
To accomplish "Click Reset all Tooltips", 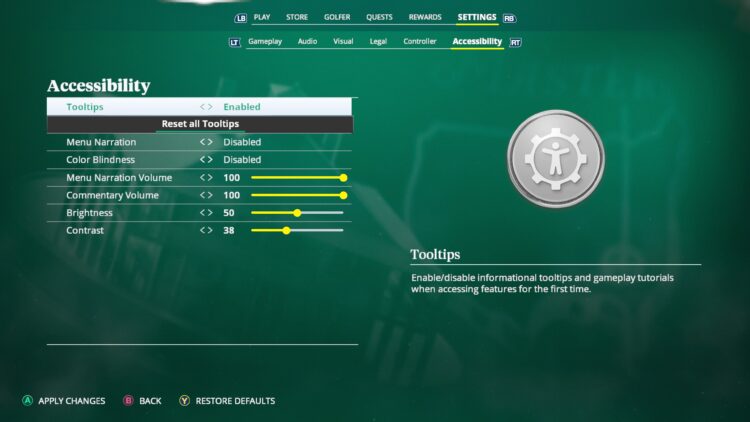I will click(x=200, y=124).
